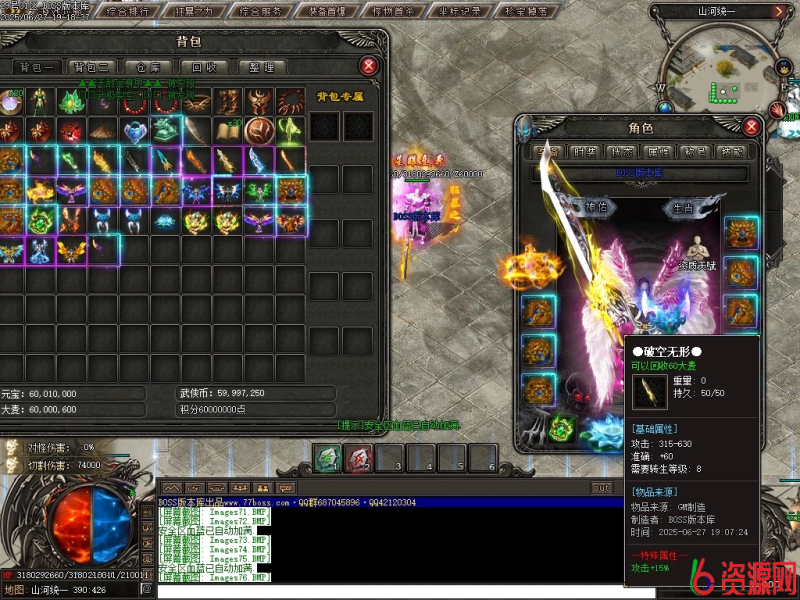800x600 pixels.
Task: Open the 综合排行 ranking menu
Action: (x=127, y=12)
